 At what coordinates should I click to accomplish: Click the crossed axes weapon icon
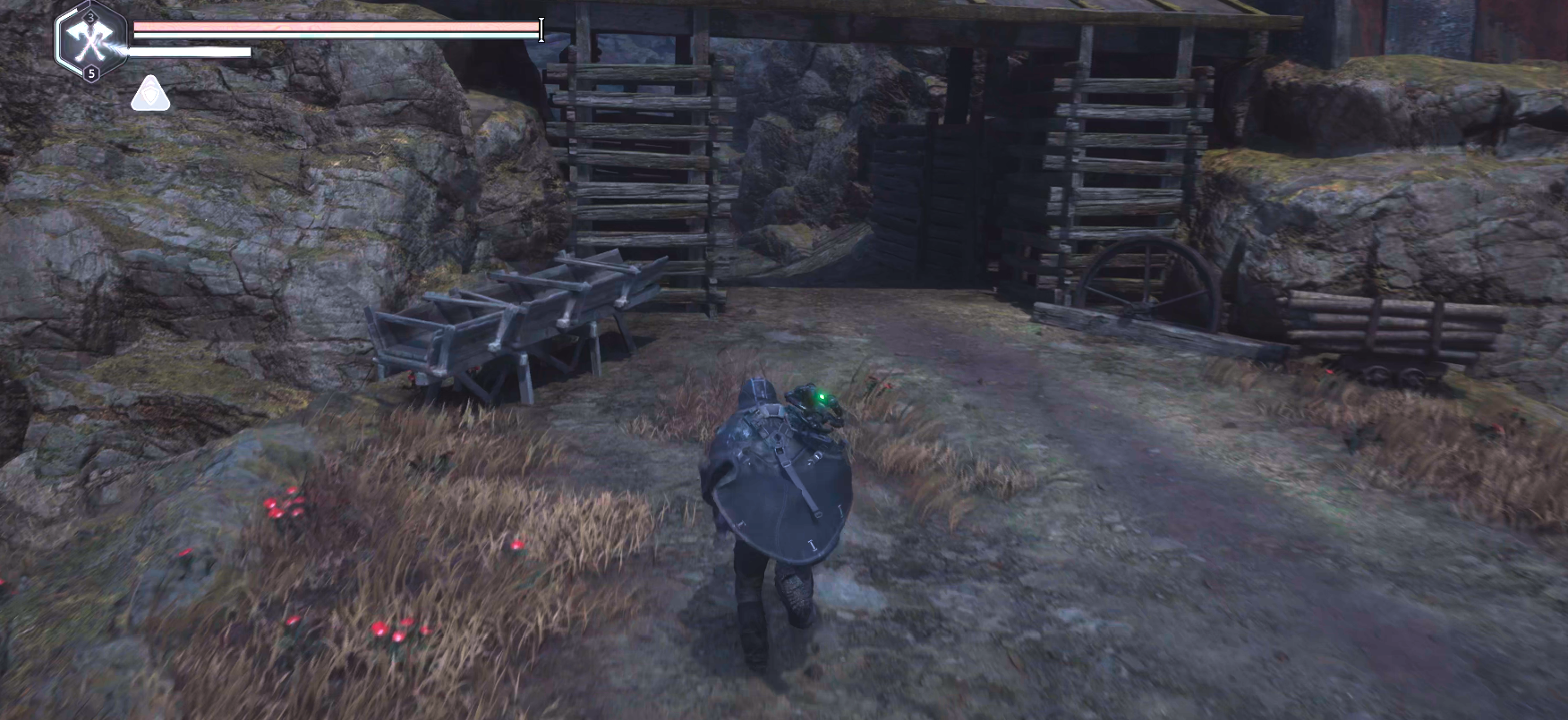pos(90,41)
